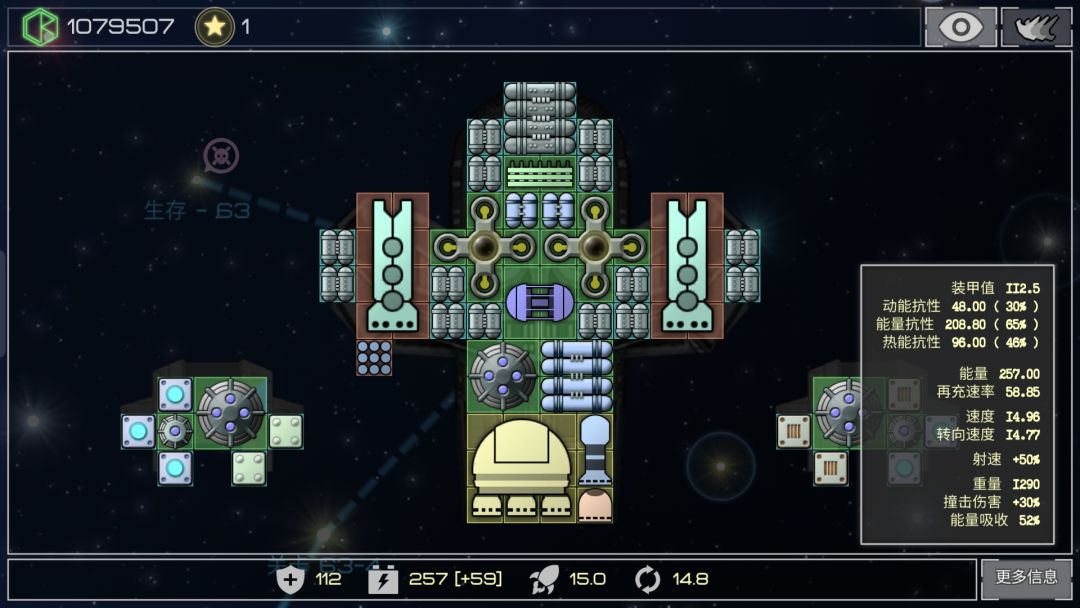The image size is (1080, 608).
Task: Select the small pink thruster module
Action: pos(595,504)
